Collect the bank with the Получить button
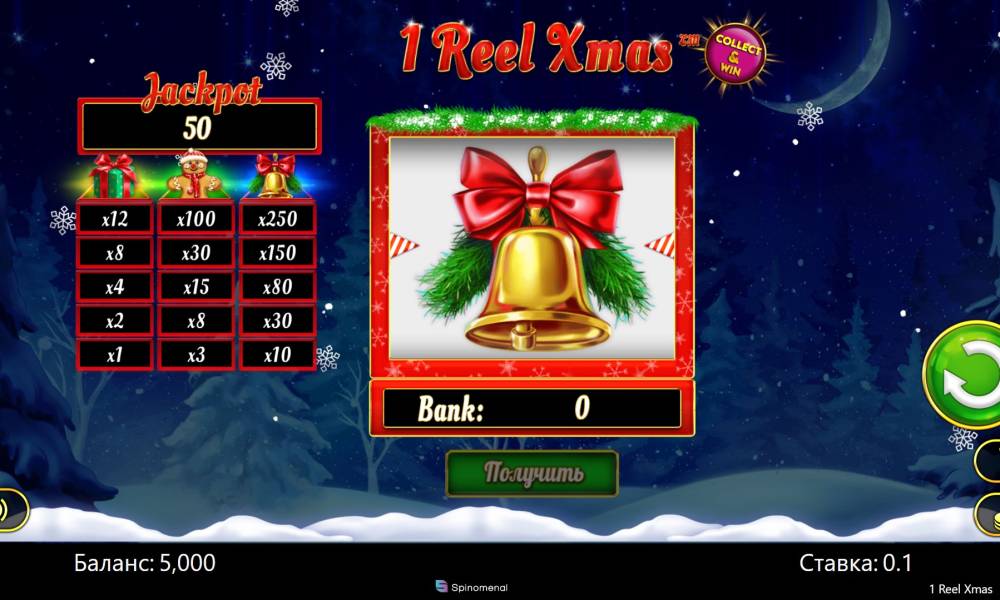The height and width of the screenshot is (600, 1000). click(532, 474)
